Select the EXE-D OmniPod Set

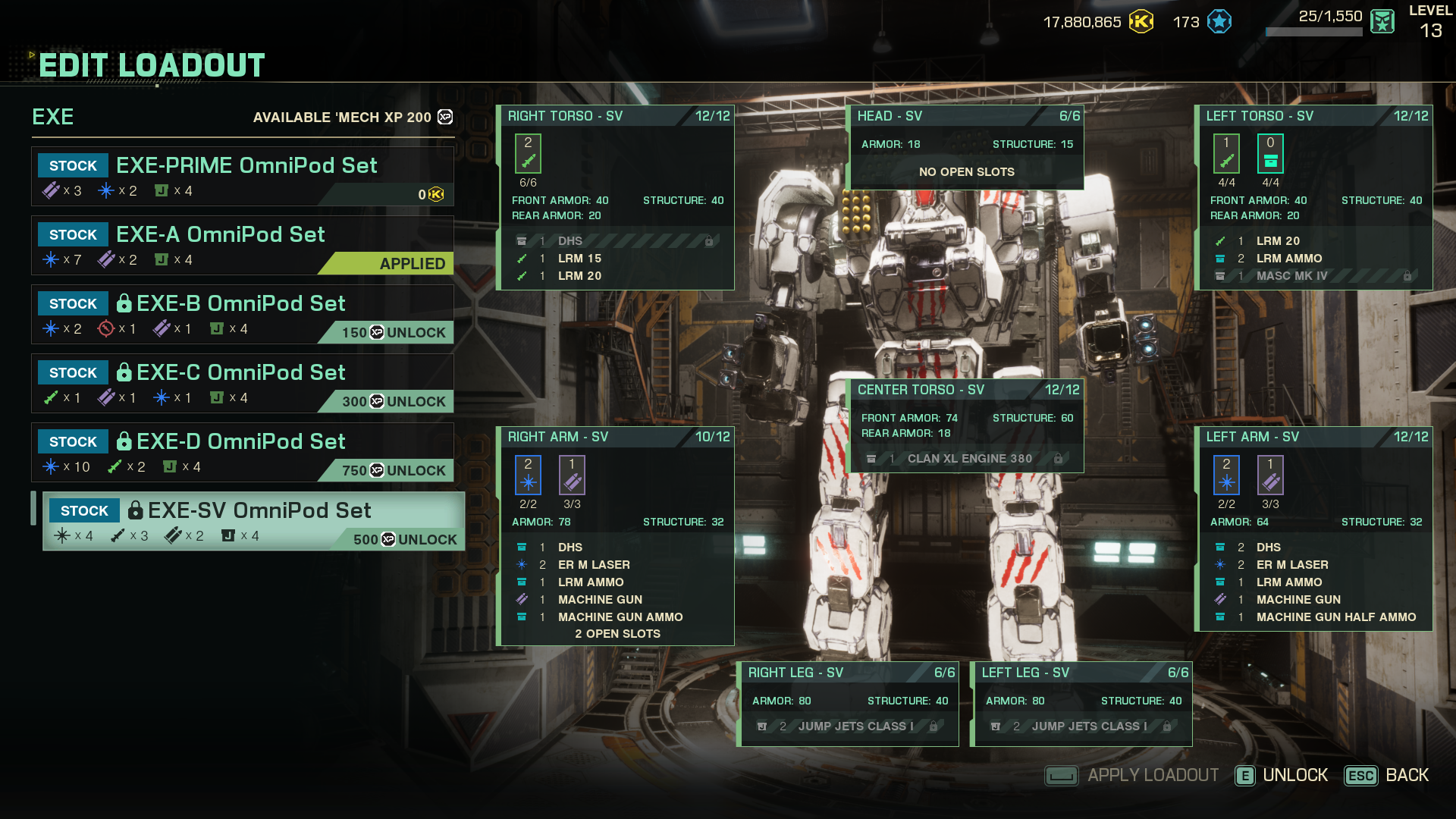click(243, 452)
